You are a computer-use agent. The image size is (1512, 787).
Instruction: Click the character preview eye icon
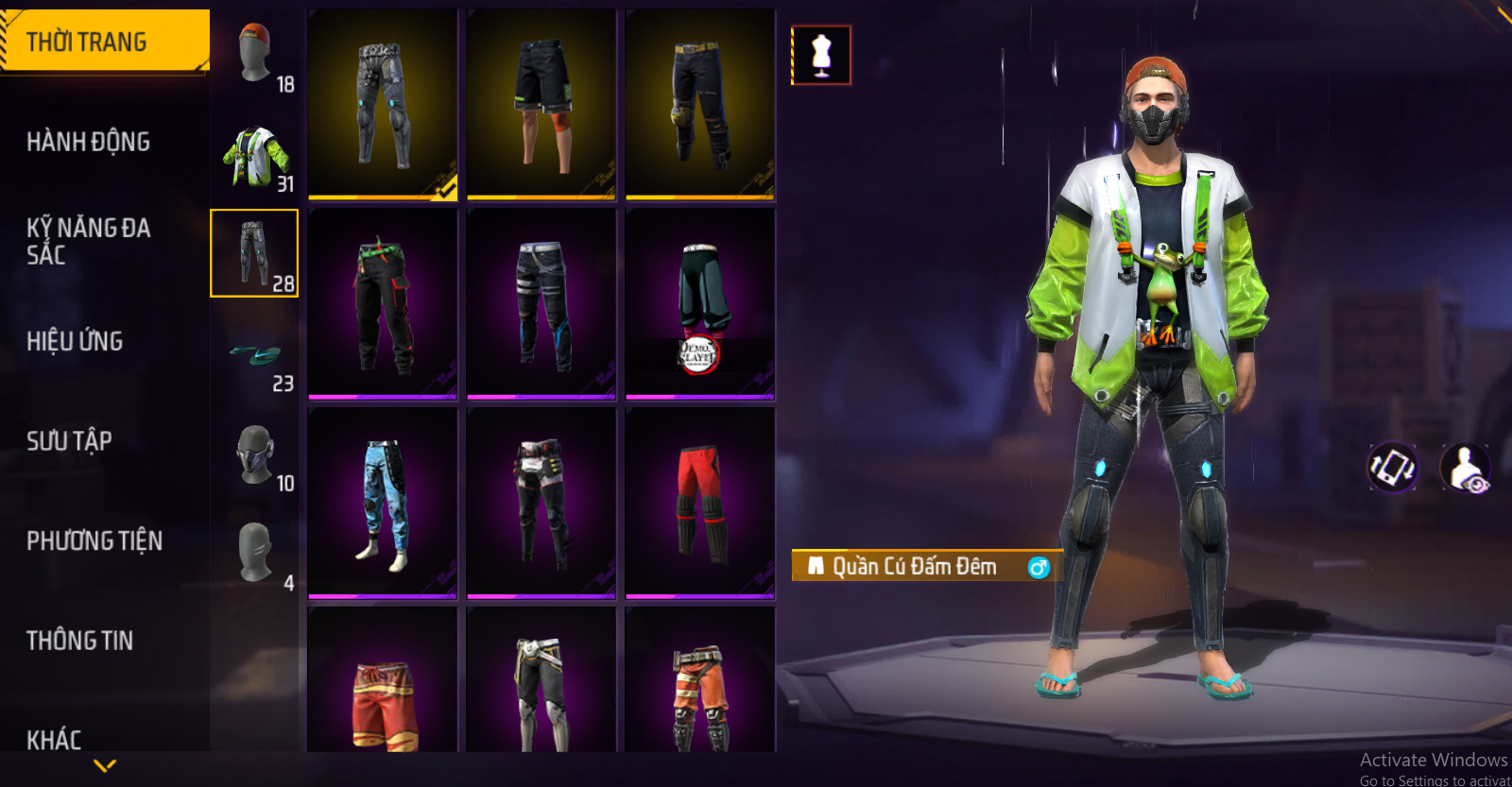(x=1465, y=468)
